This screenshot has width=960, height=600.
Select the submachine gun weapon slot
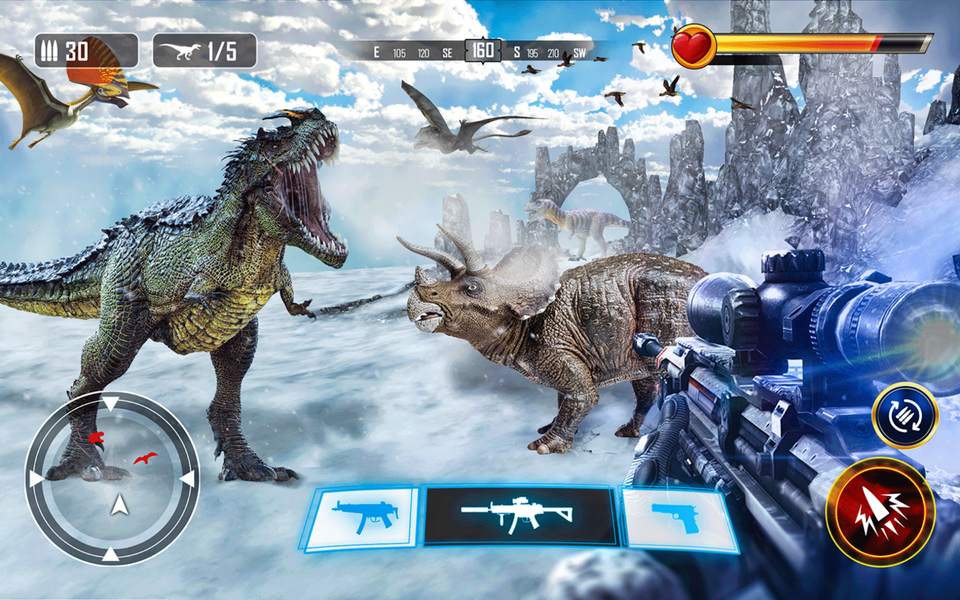(362, 517)
